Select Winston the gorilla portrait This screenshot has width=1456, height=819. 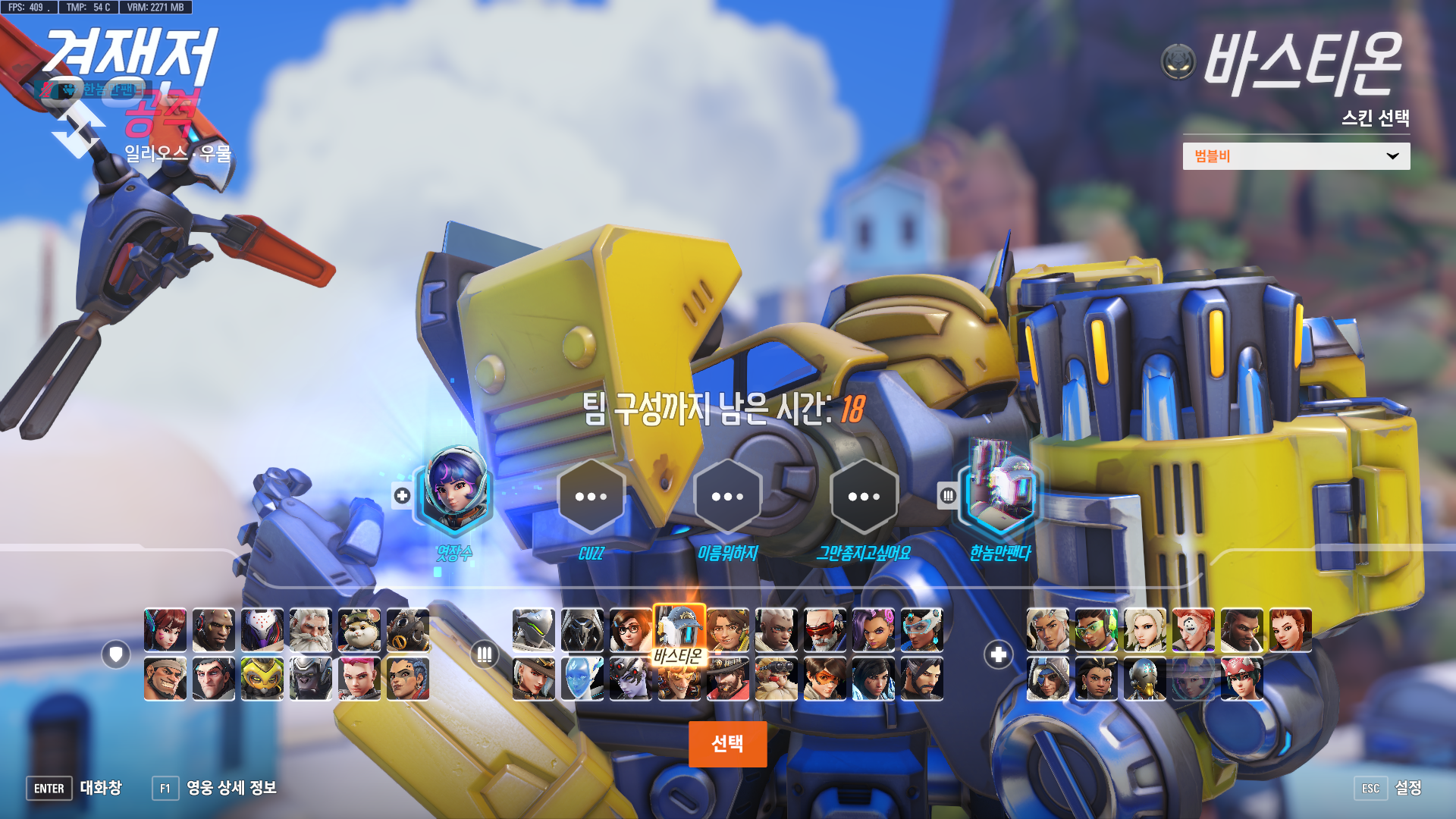click(311, 679)
